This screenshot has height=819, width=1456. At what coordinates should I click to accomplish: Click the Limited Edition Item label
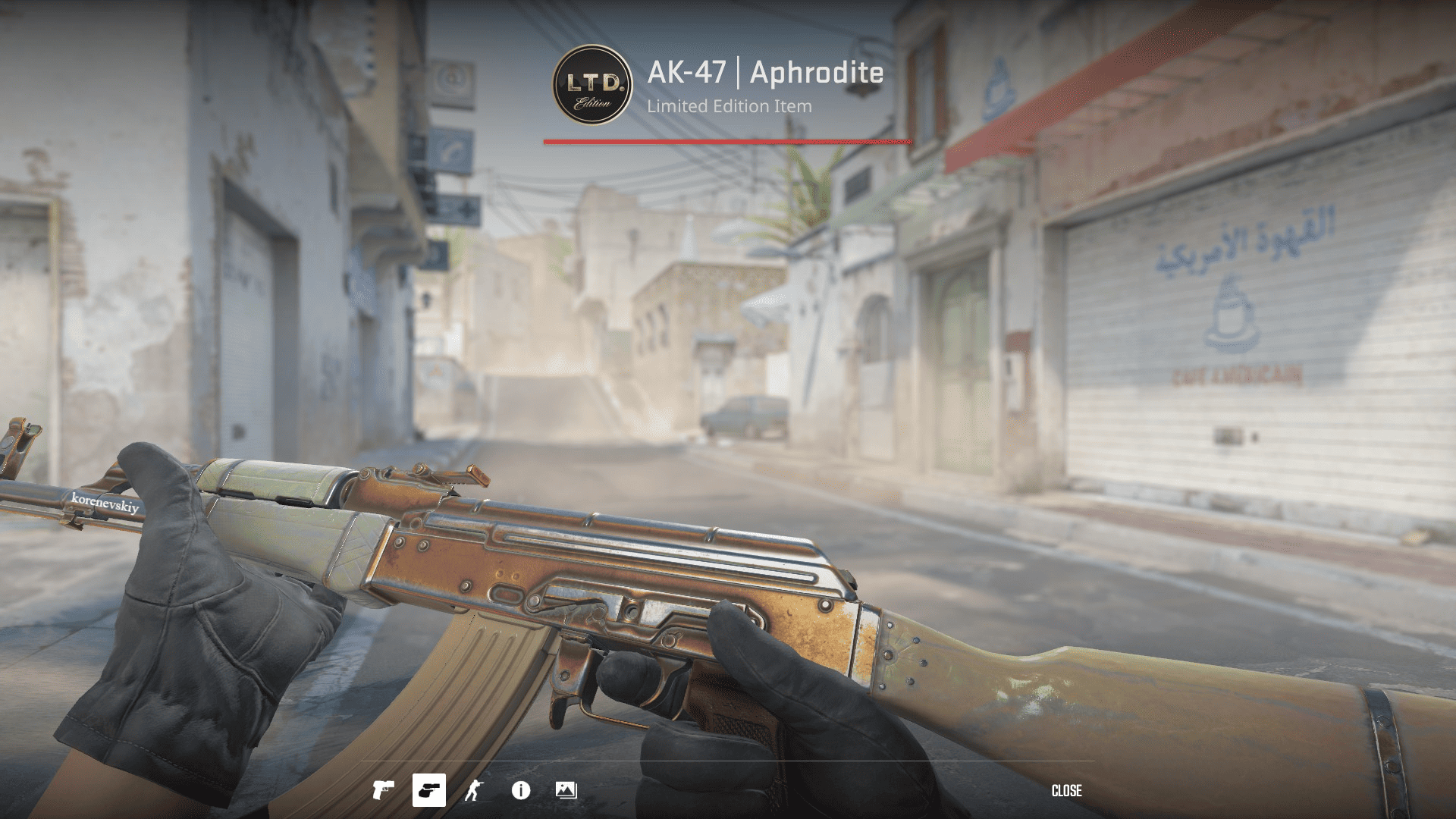728,106
